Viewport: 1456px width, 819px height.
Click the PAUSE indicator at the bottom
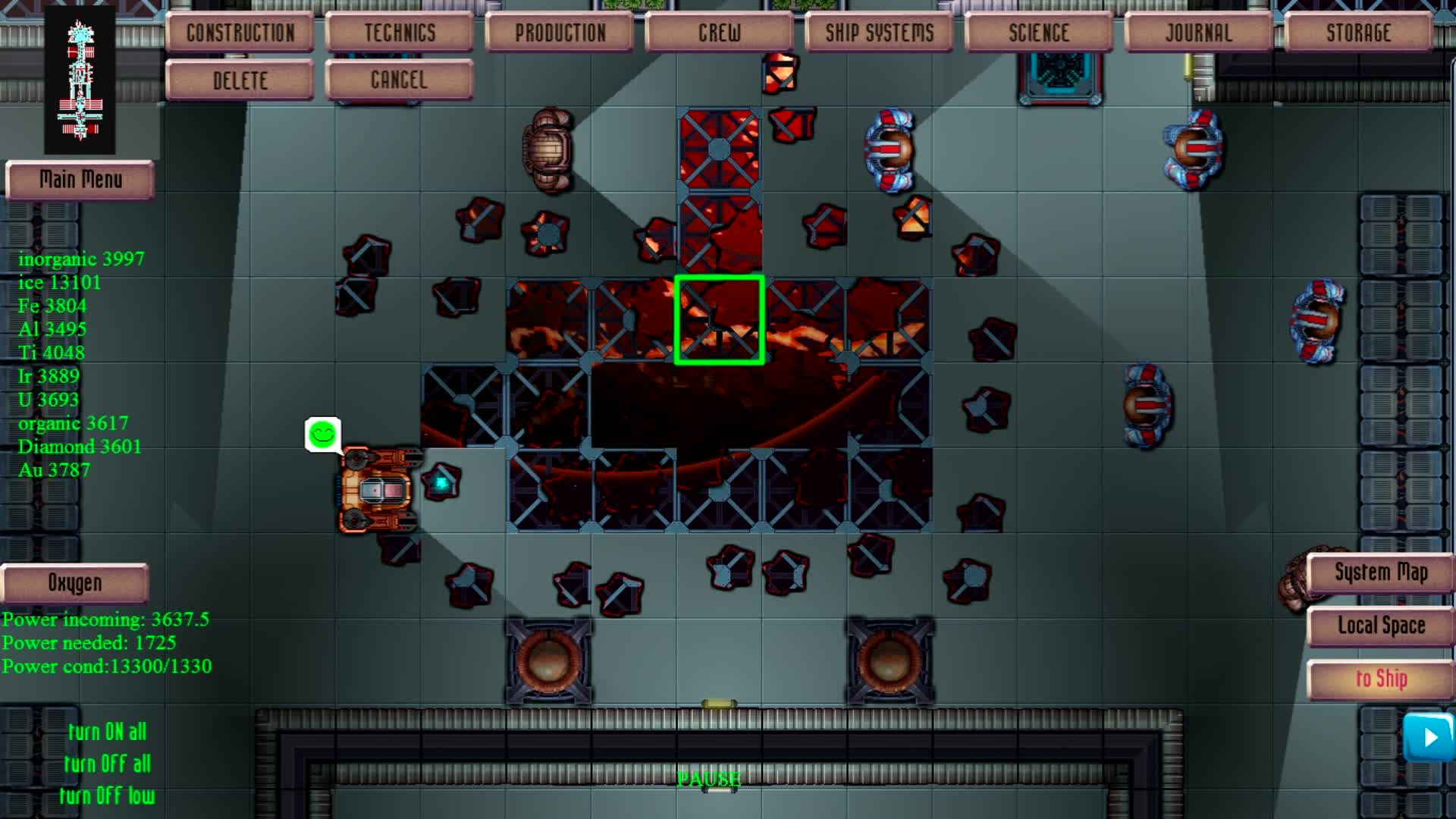tap(708, 778)
